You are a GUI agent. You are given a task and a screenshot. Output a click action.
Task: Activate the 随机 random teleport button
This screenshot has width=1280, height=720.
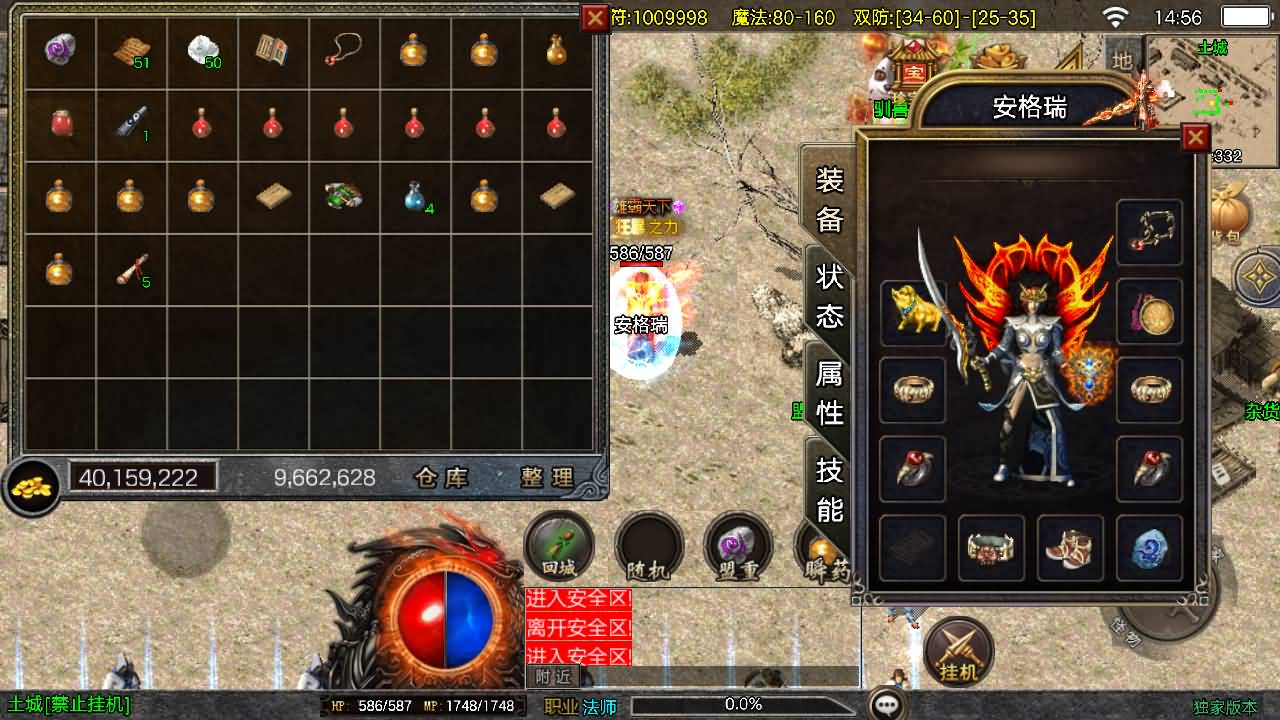pos(648,547)
